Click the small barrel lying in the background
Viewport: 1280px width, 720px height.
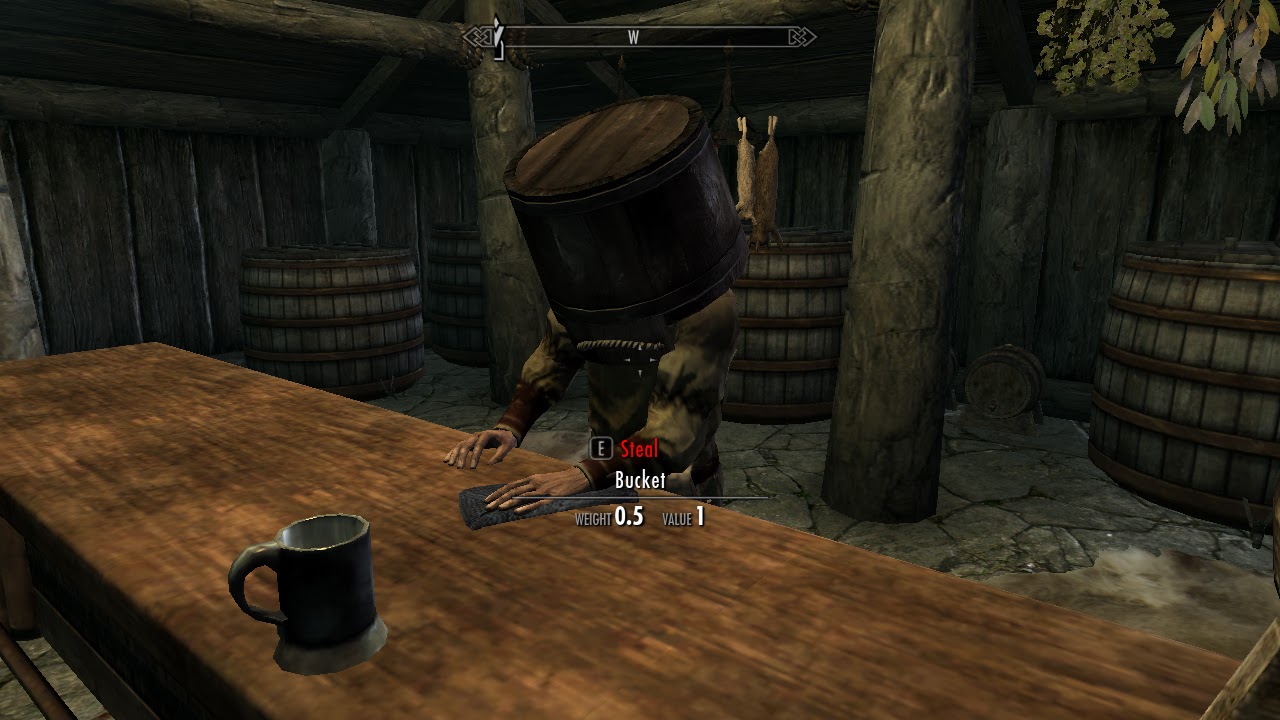[x=1000, y=385]
